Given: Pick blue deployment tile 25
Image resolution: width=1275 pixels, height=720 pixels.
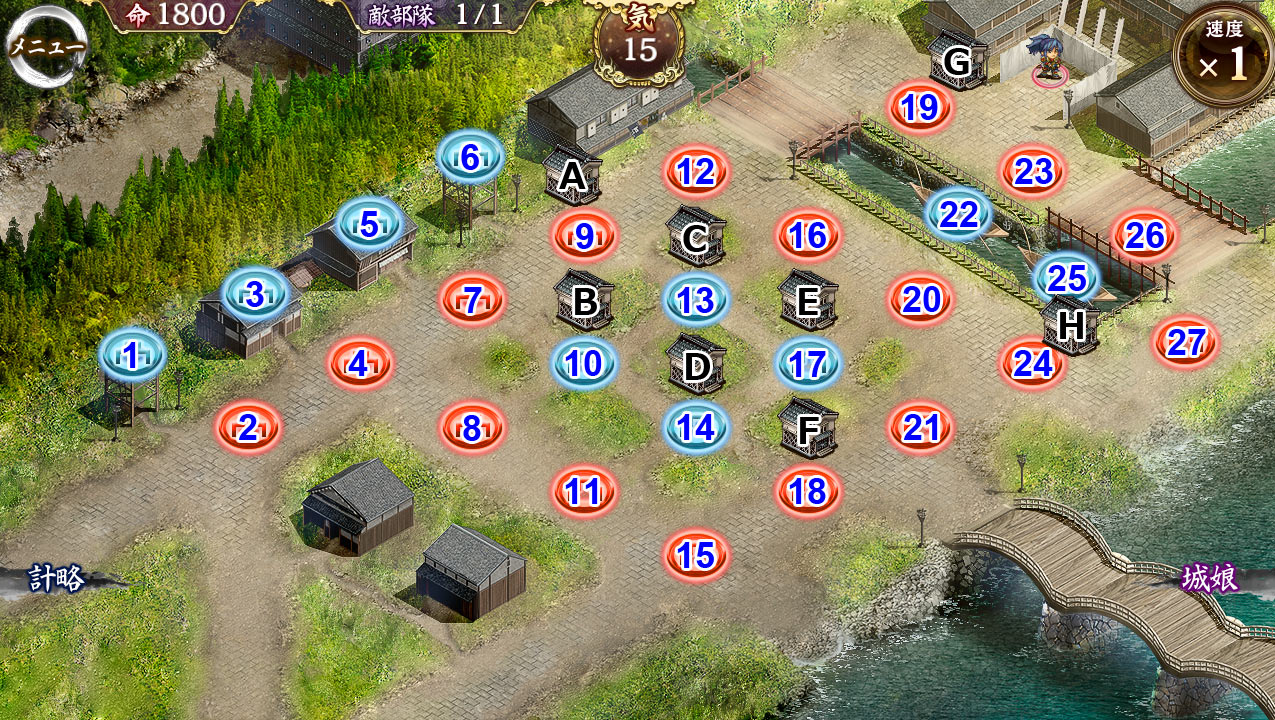Looking at the screenshot, I should click(x=1067, y=277).
